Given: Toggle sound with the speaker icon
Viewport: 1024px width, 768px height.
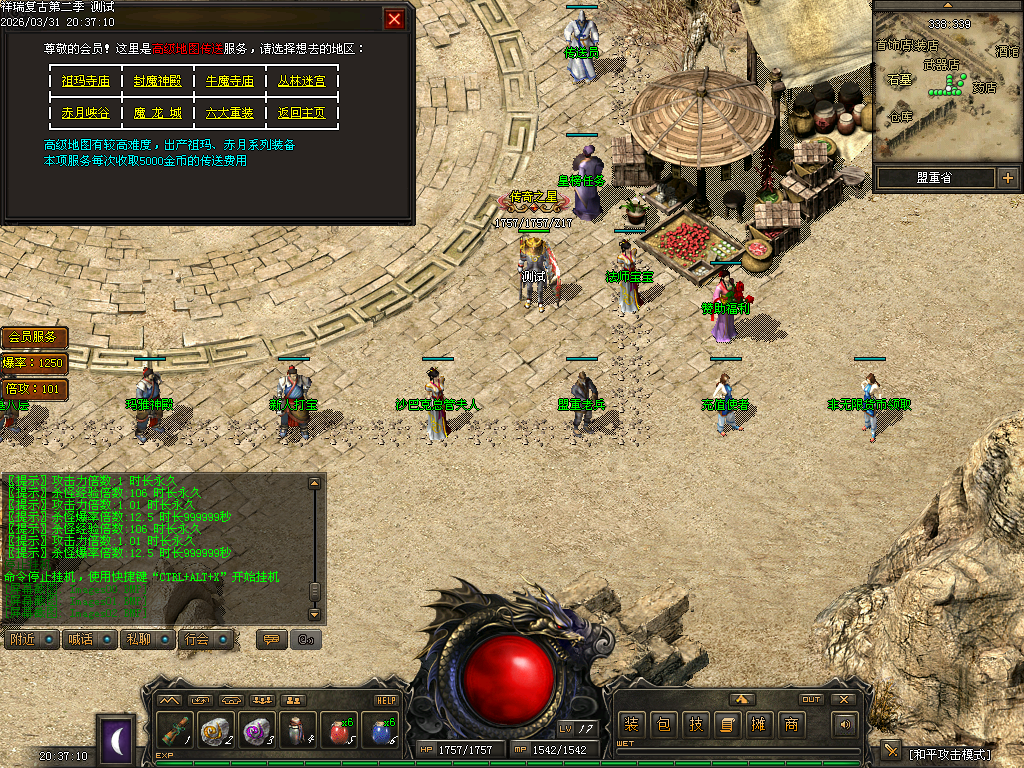Looking at the screenshot, I should [846, 724].
